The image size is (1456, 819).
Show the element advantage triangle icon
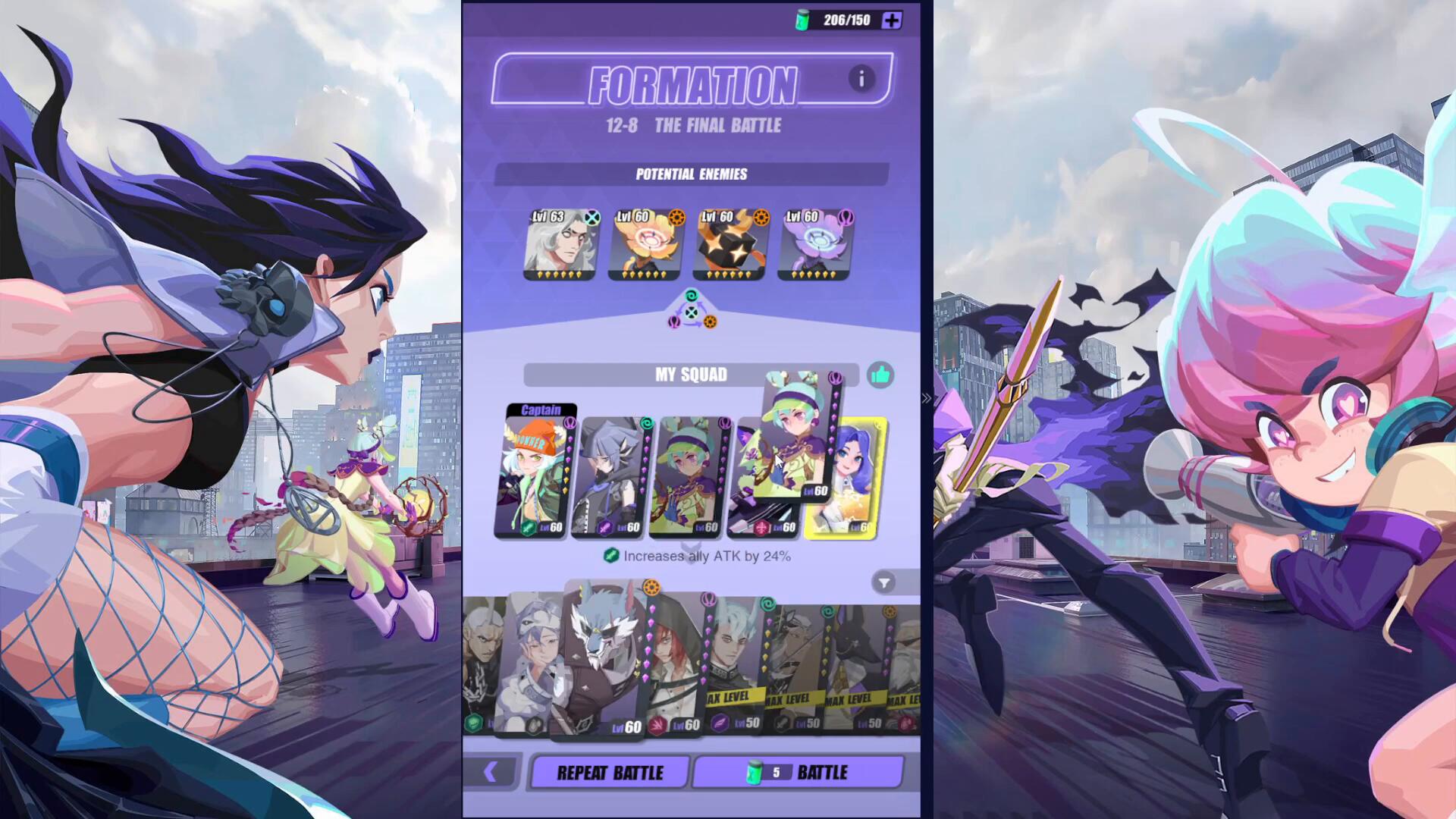[691, 312]
